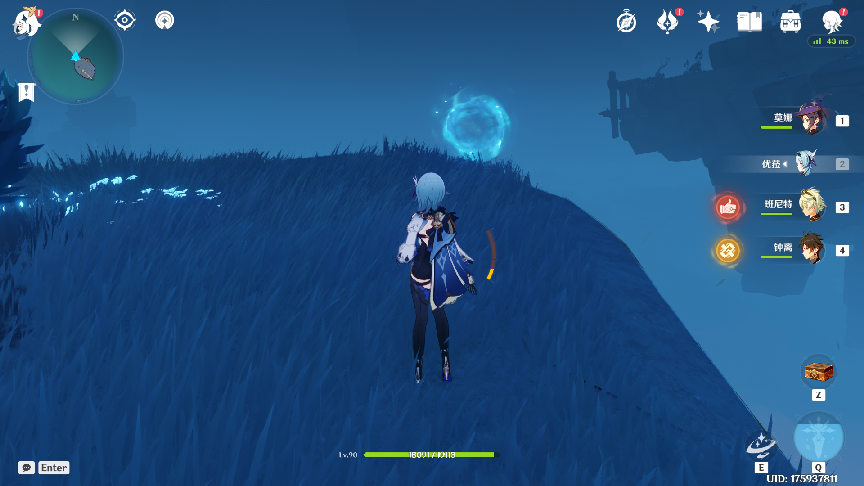The image size is (864, 486).
Task: Open the Wish four-pointed star icon
Action: tap(708, 21)
